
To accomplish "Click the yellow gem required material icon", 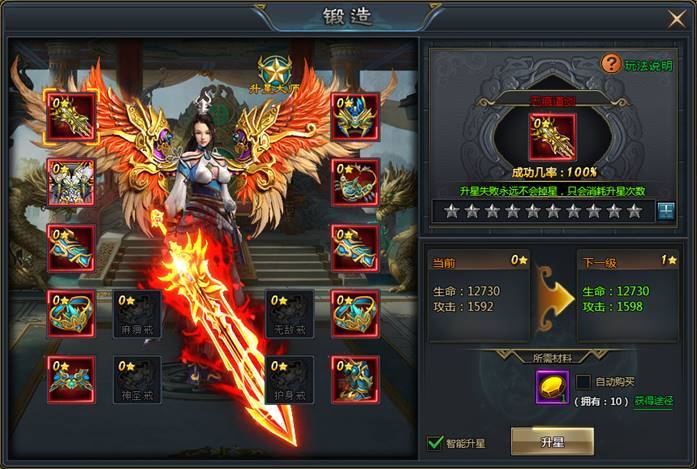I will click(551, 388).
